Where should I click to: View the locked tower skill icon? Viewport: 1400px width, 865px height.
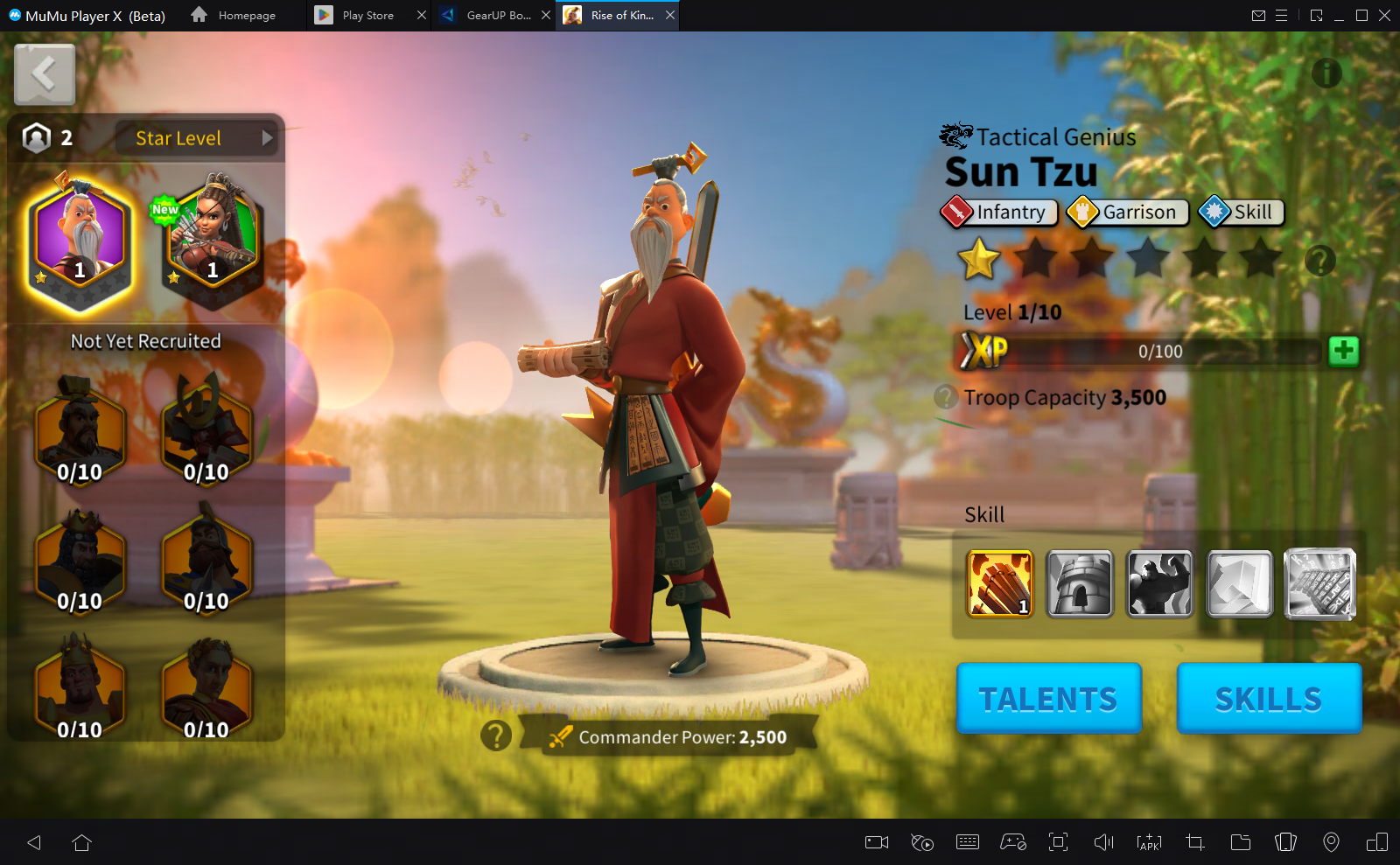tap(1080, 583)
